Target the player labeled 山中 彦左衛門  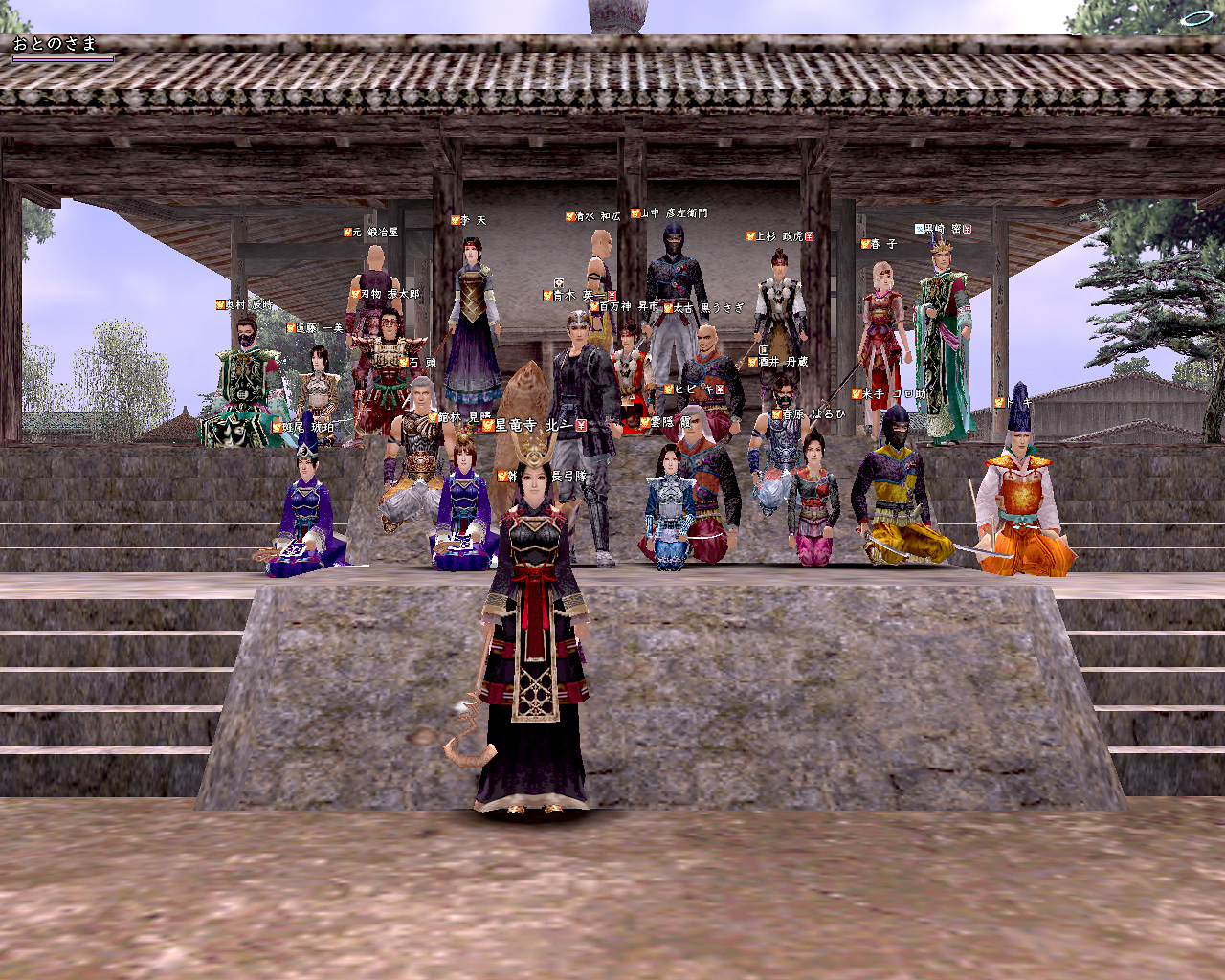coord(668,213)
